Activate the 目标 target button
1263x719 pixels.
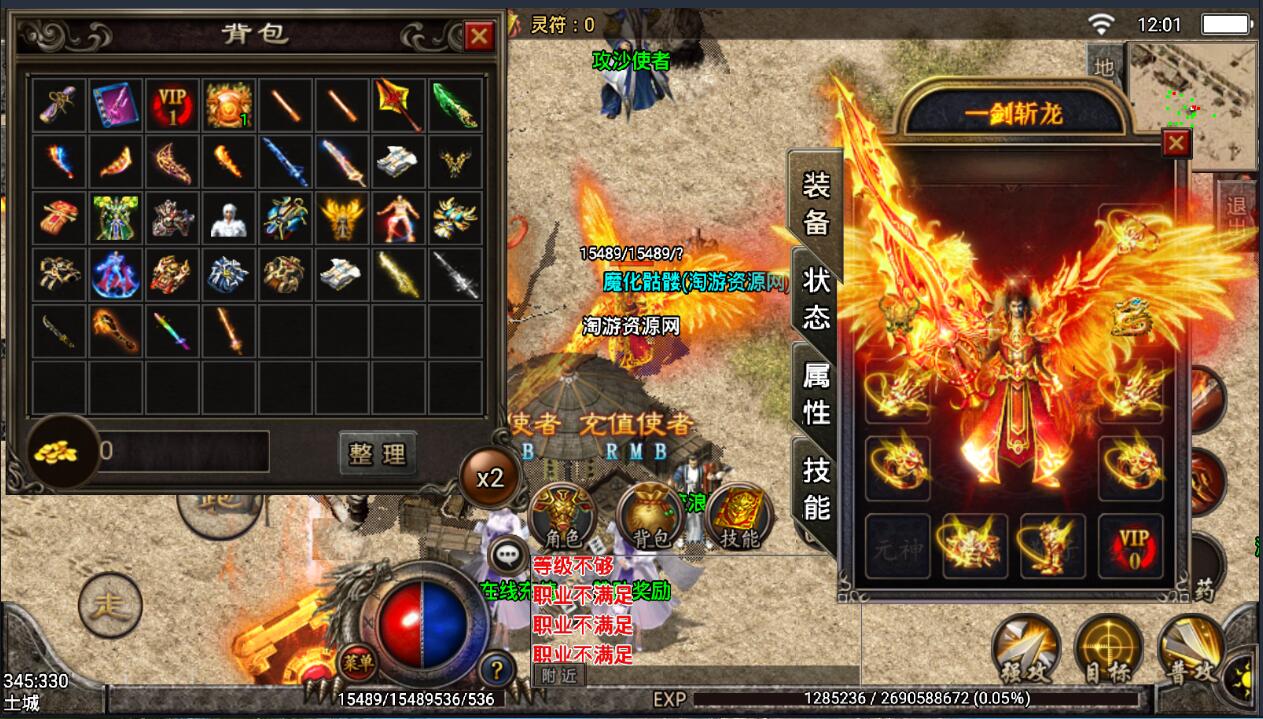1108,648
